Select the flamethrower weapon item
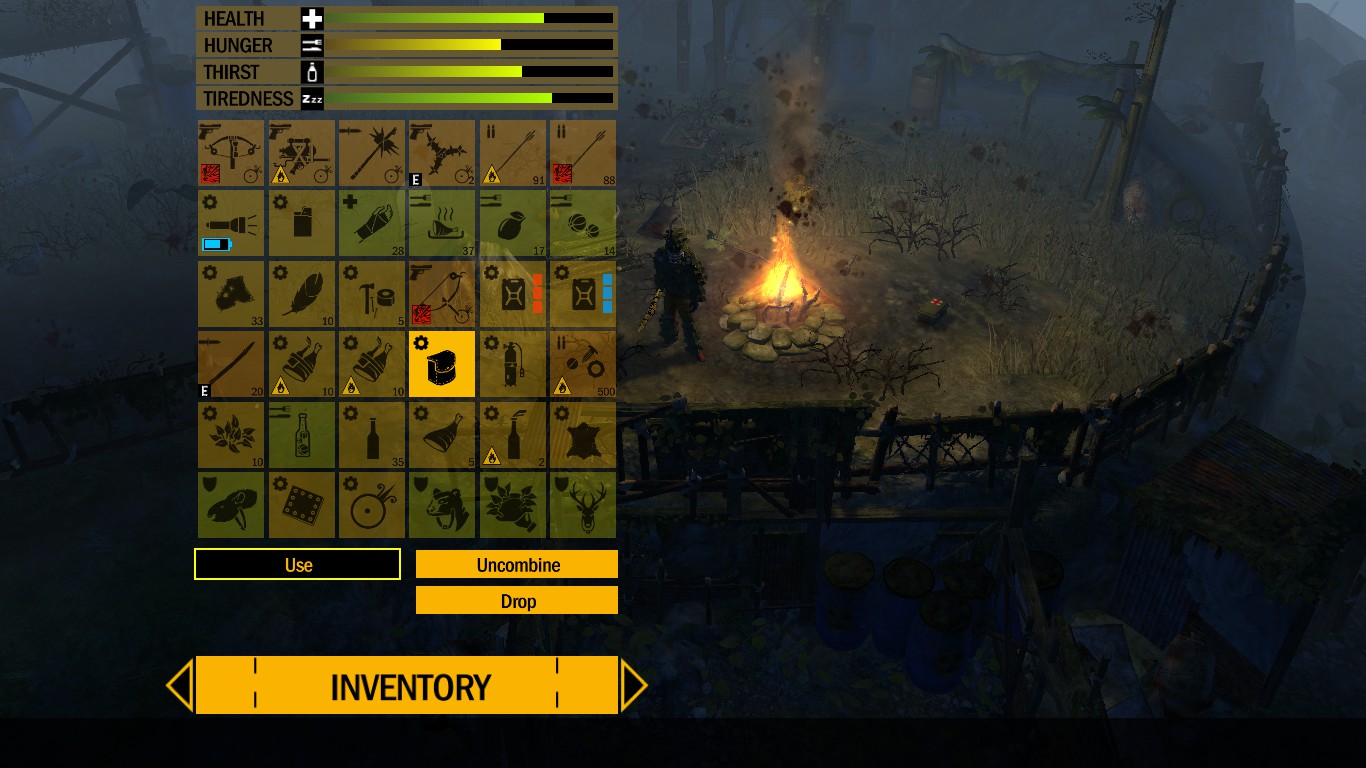The image size is (1366, 768). point(301,152)
